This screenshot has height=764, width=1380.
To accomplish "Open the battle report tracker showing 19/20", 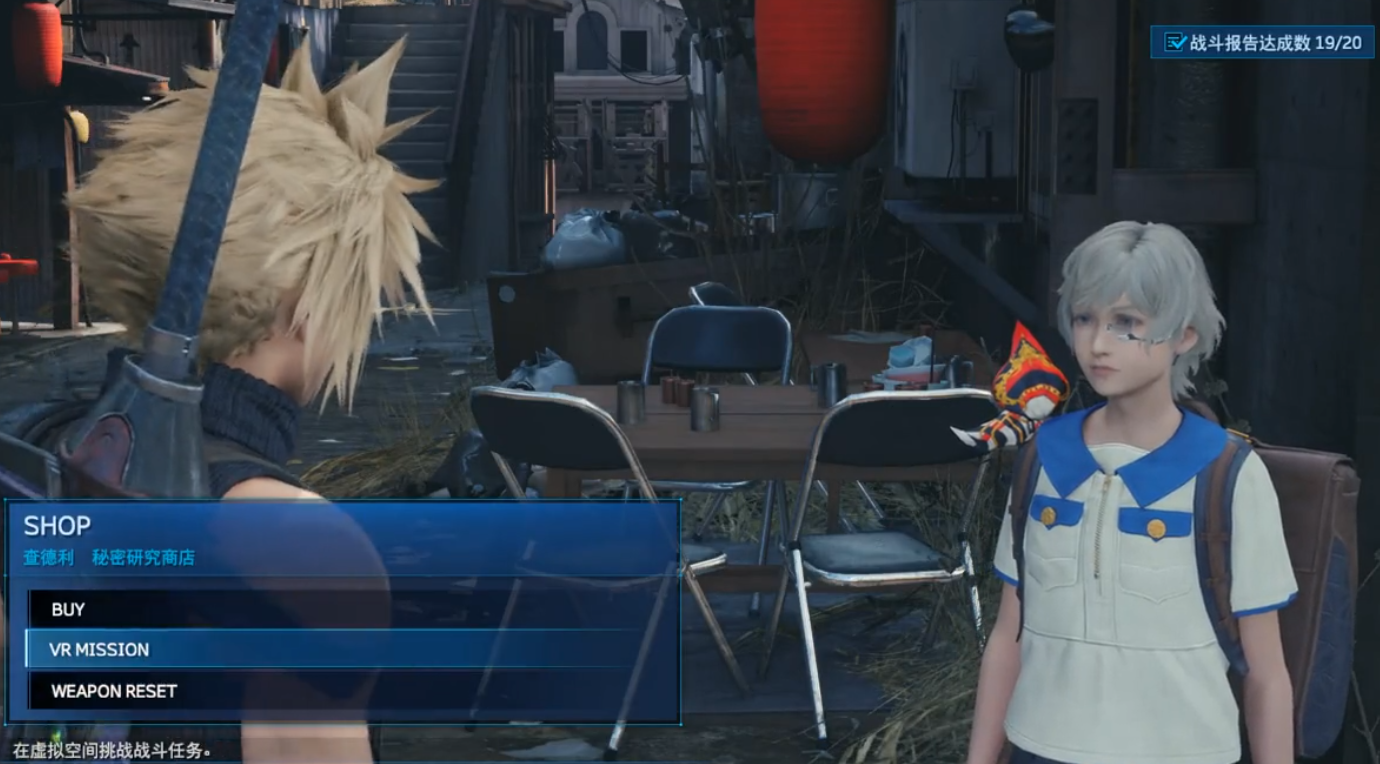I will pyautogui.click(x=1262, y=42).
